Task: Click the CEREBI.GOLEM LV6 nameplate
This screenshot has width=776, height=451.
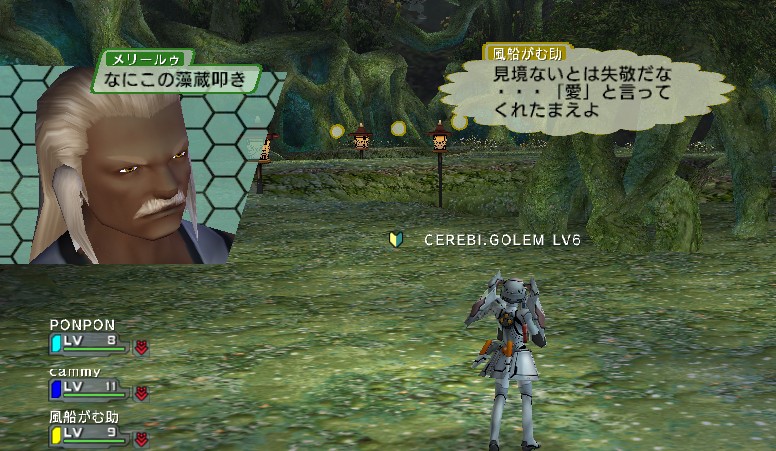Action: [501, 240]
